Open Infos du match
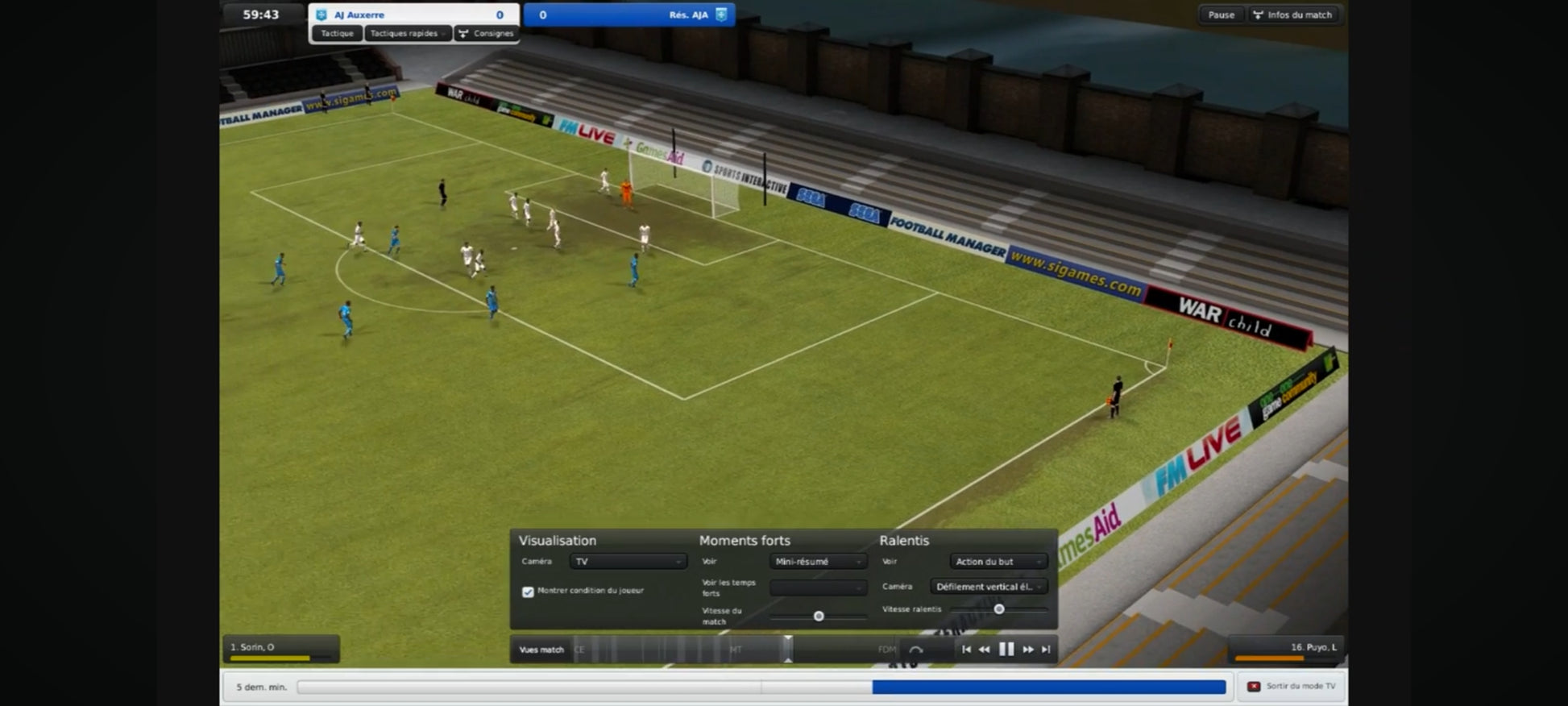 tap(1292, 15)
